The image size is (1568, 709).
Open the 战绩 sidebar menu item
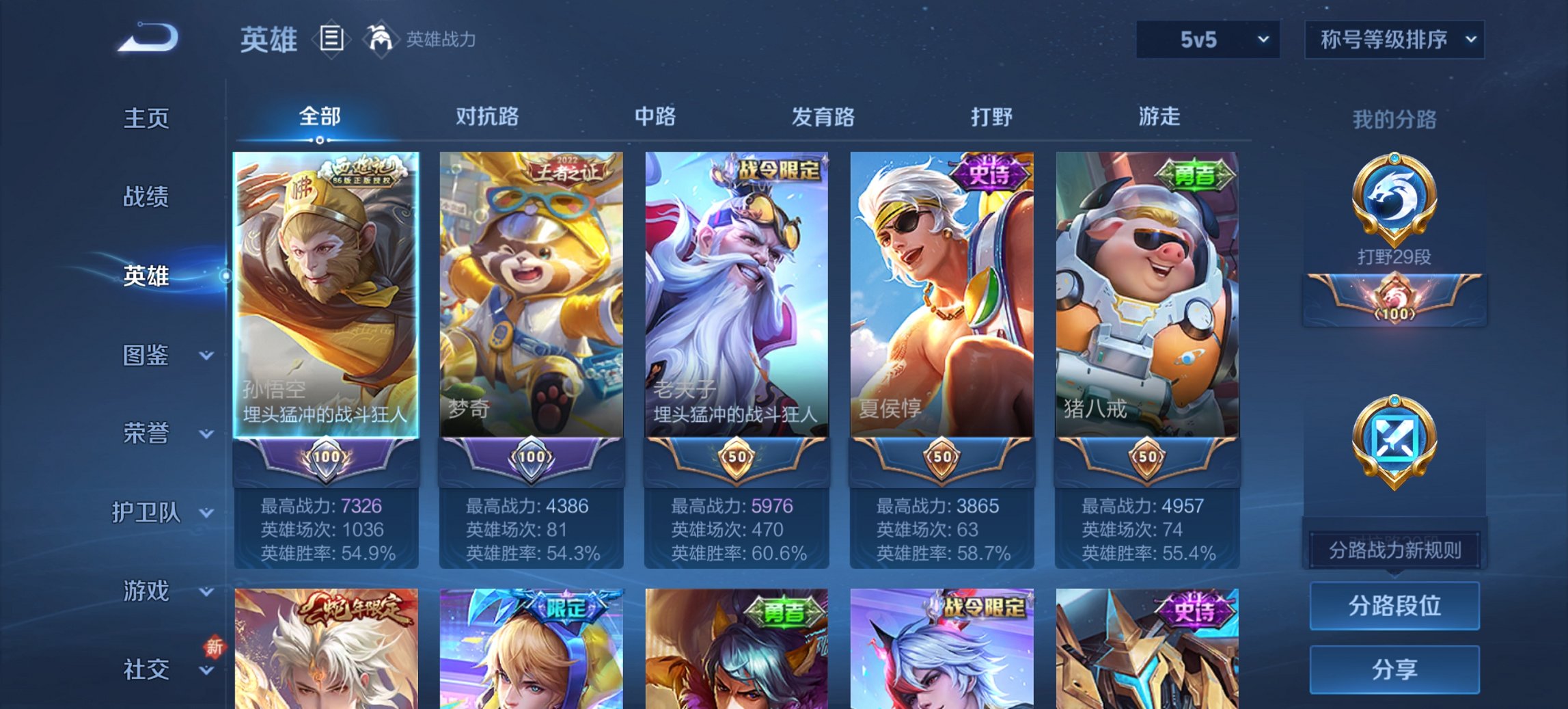click(x=145, y=197)
